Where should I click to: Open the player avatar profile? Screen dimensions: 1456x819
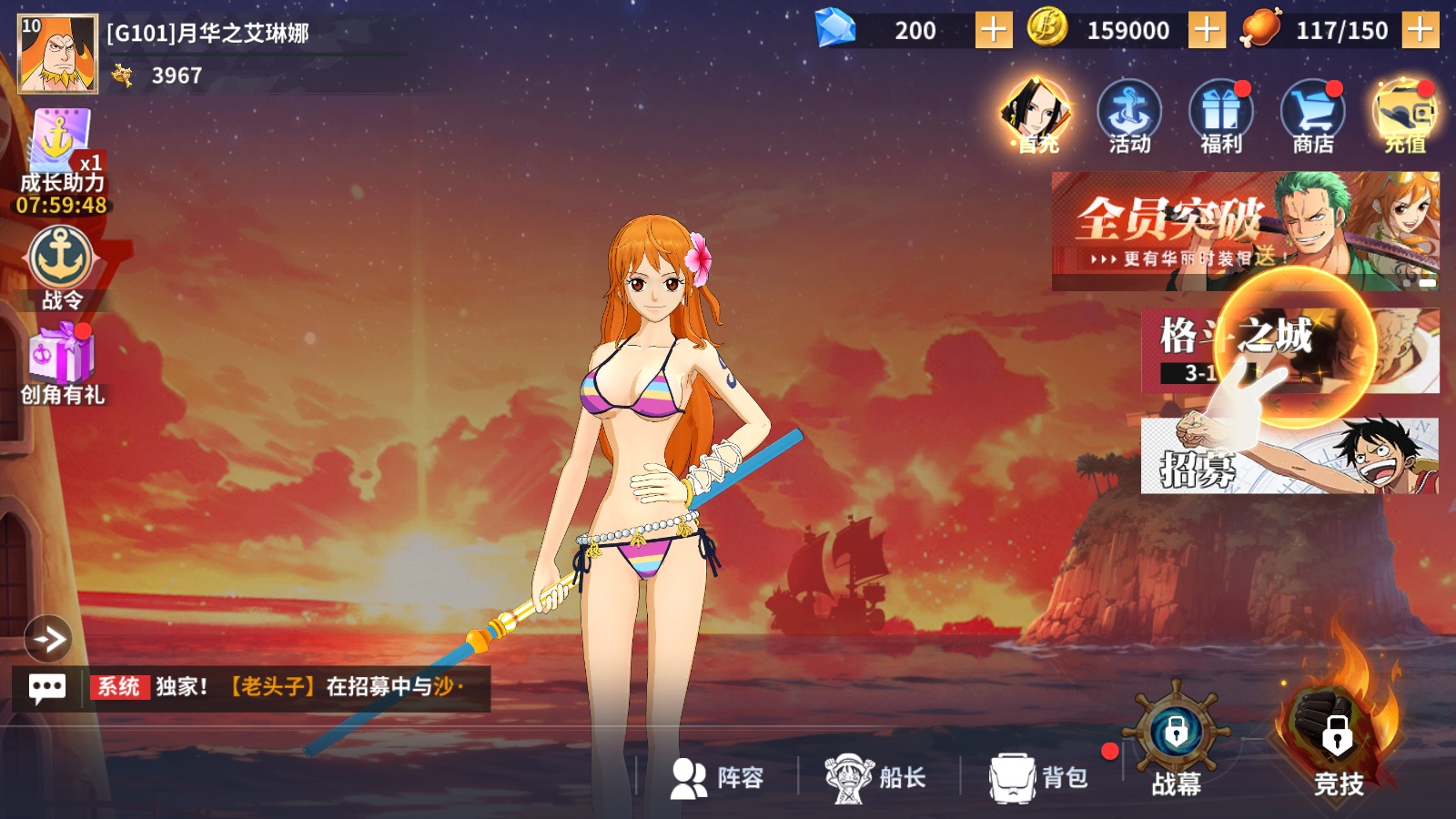tap(57, 54)
